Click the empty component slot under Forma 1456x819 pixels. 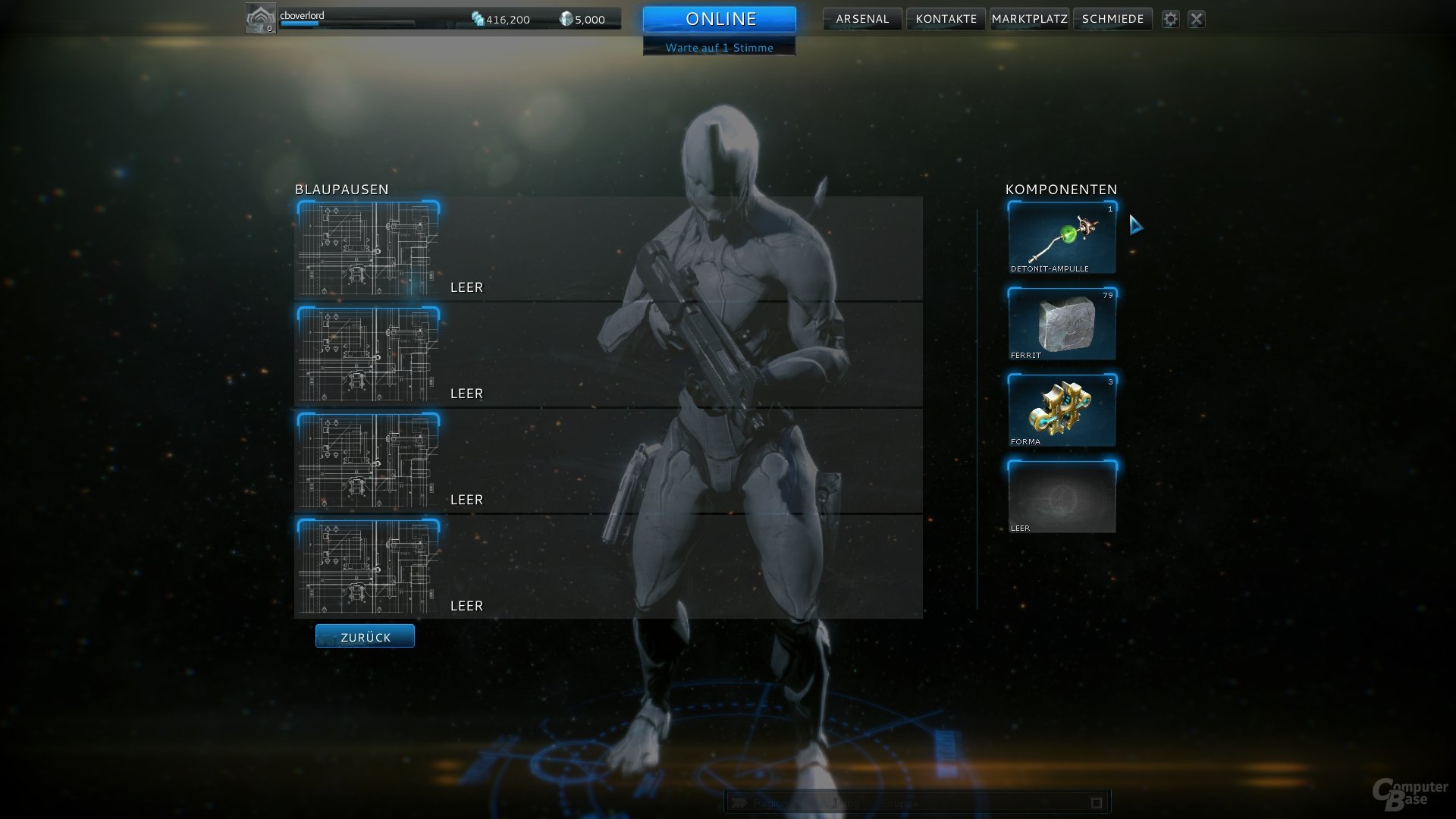(1060, 494)
